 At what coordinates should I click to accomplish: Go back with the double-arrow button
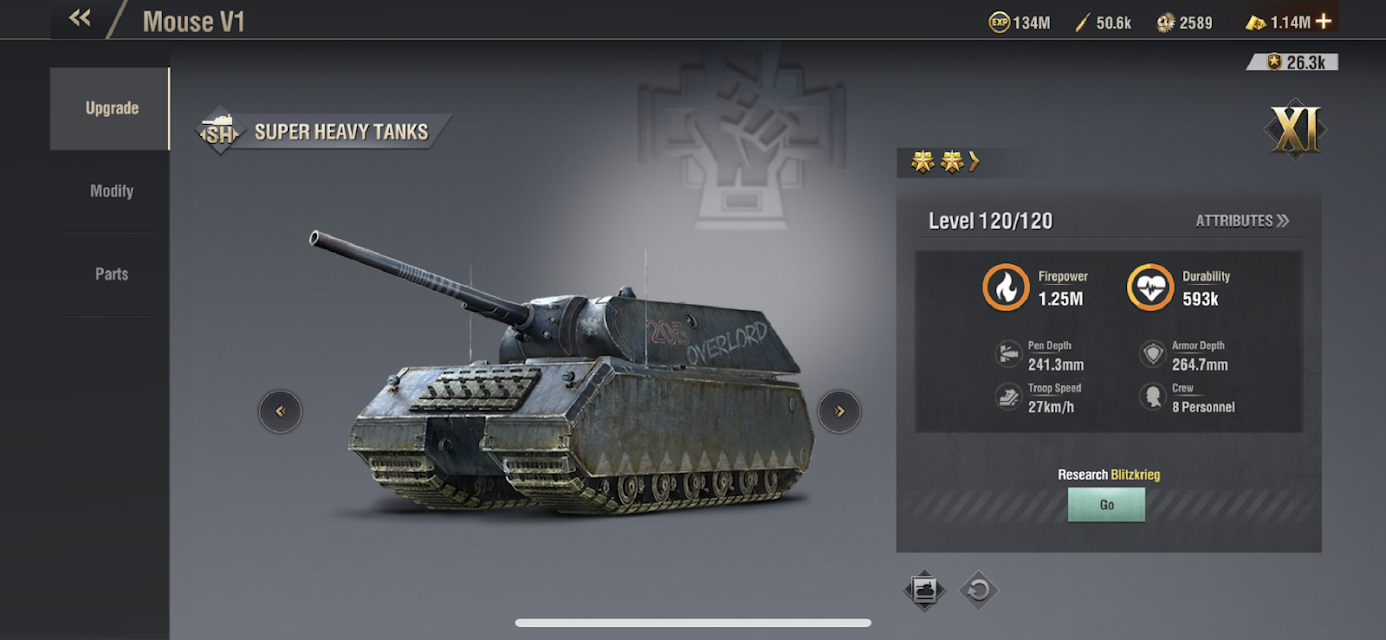click(80, 19)
